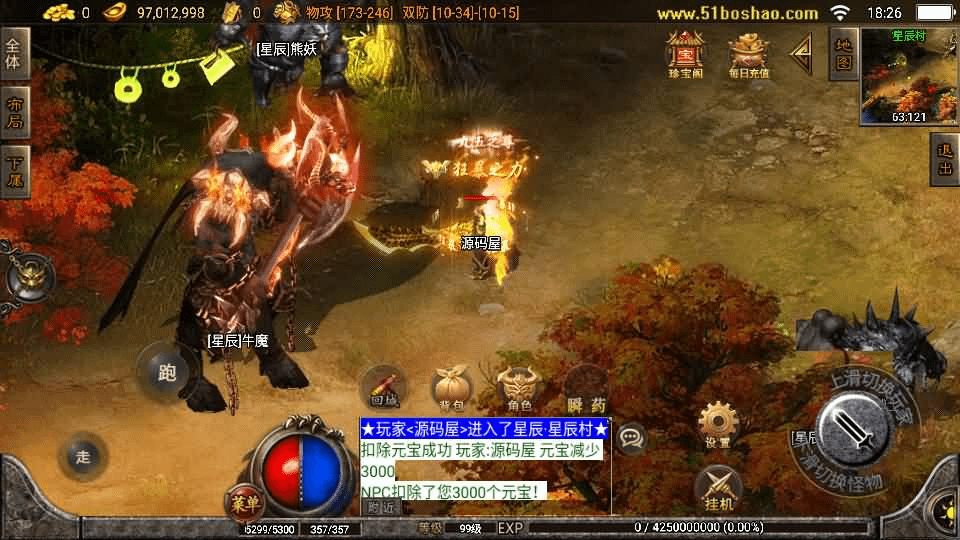Open the 珍宝阁 treasure shop
This screenshot has width=960, height=540.
coord(686,53)
